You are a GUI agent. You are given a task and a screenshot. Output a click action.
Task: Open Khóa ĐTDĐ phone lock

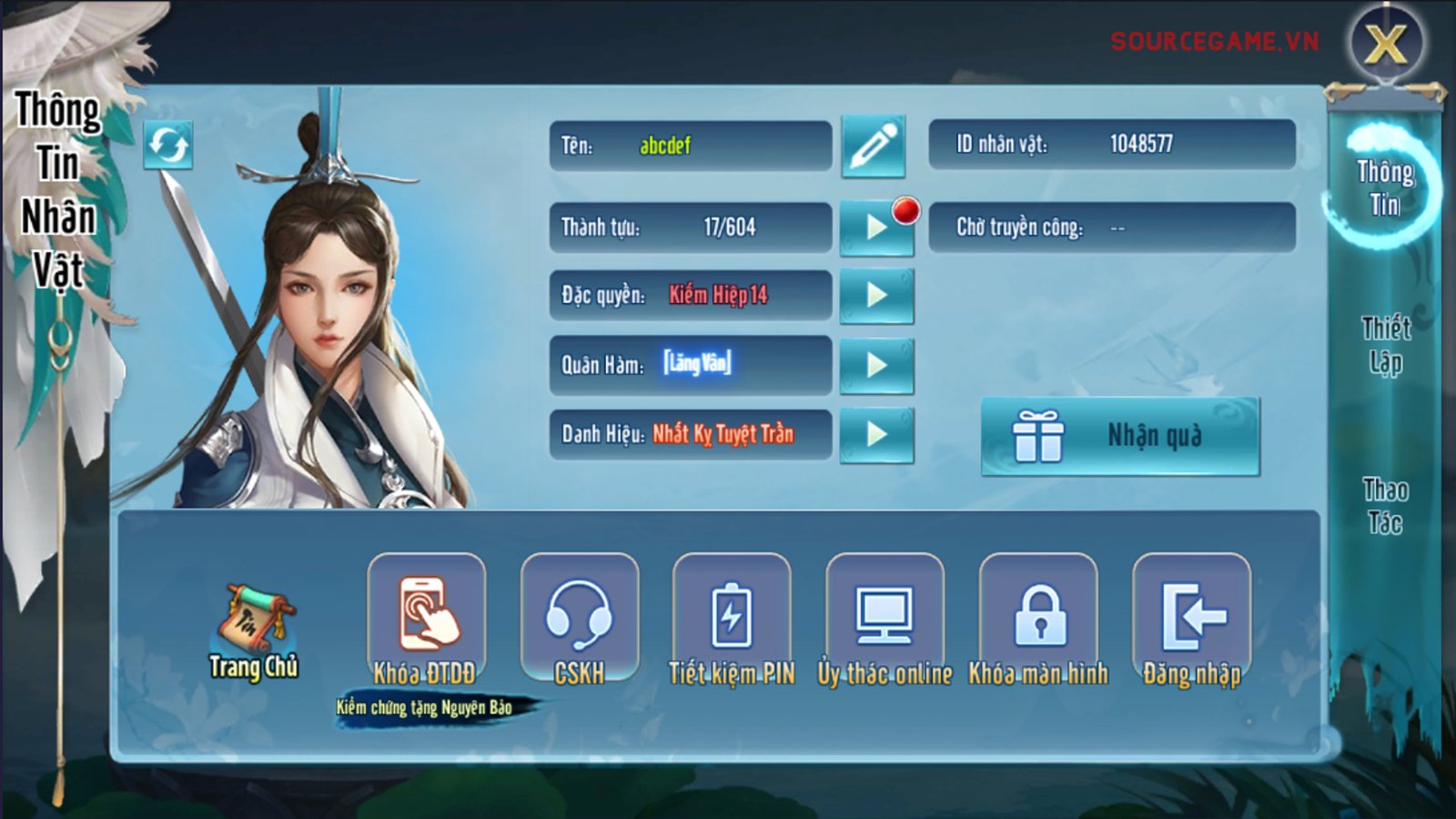426,617
